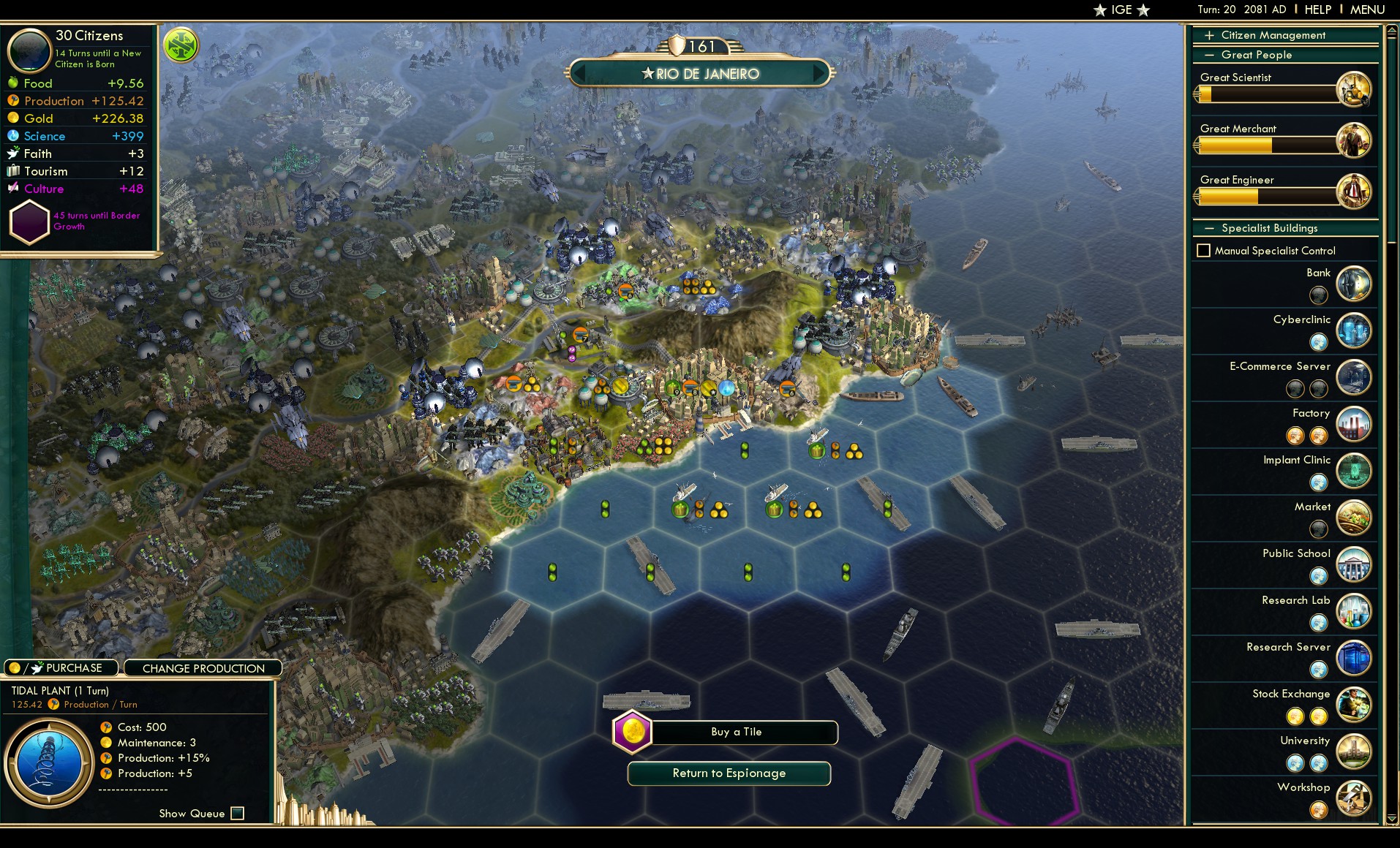
Task: Collapse the Great People section
Action: pos(1211,55)
